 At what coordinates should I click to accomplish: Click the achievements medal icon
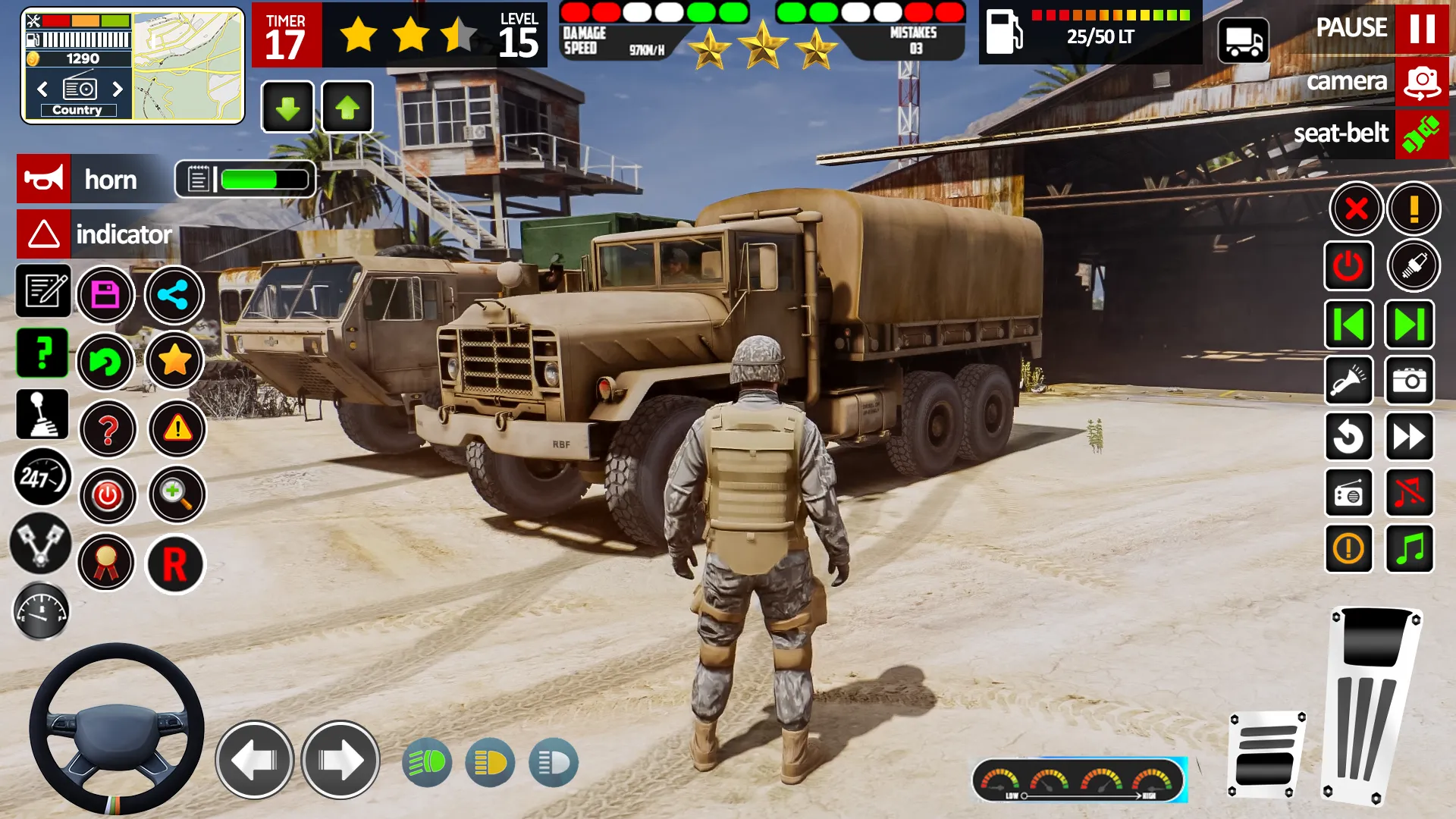(108, 562)
